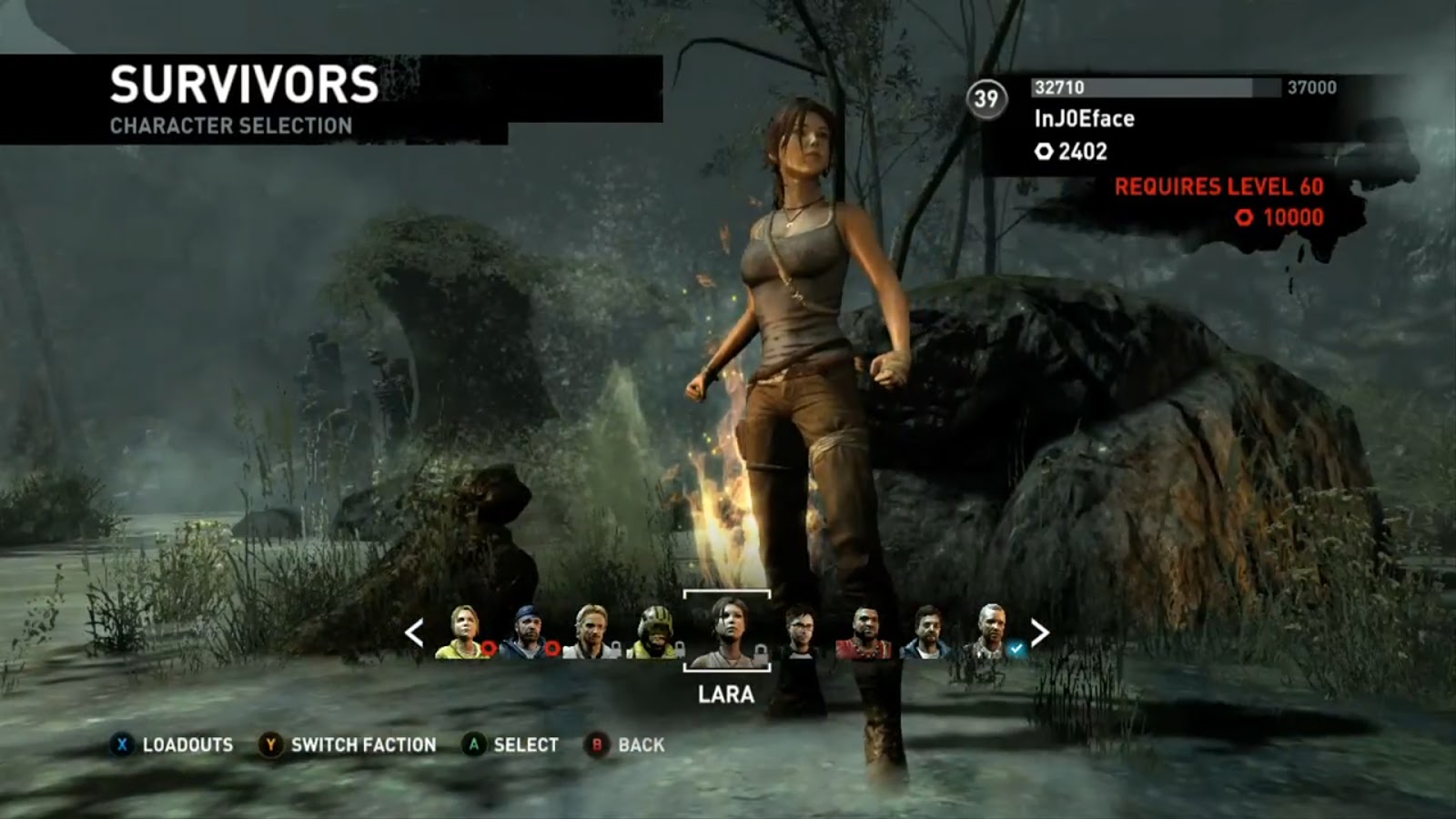This screenshot has width=1456, height=819.
Task: Select the character with blue checkmark
Action: pos(992,630)
